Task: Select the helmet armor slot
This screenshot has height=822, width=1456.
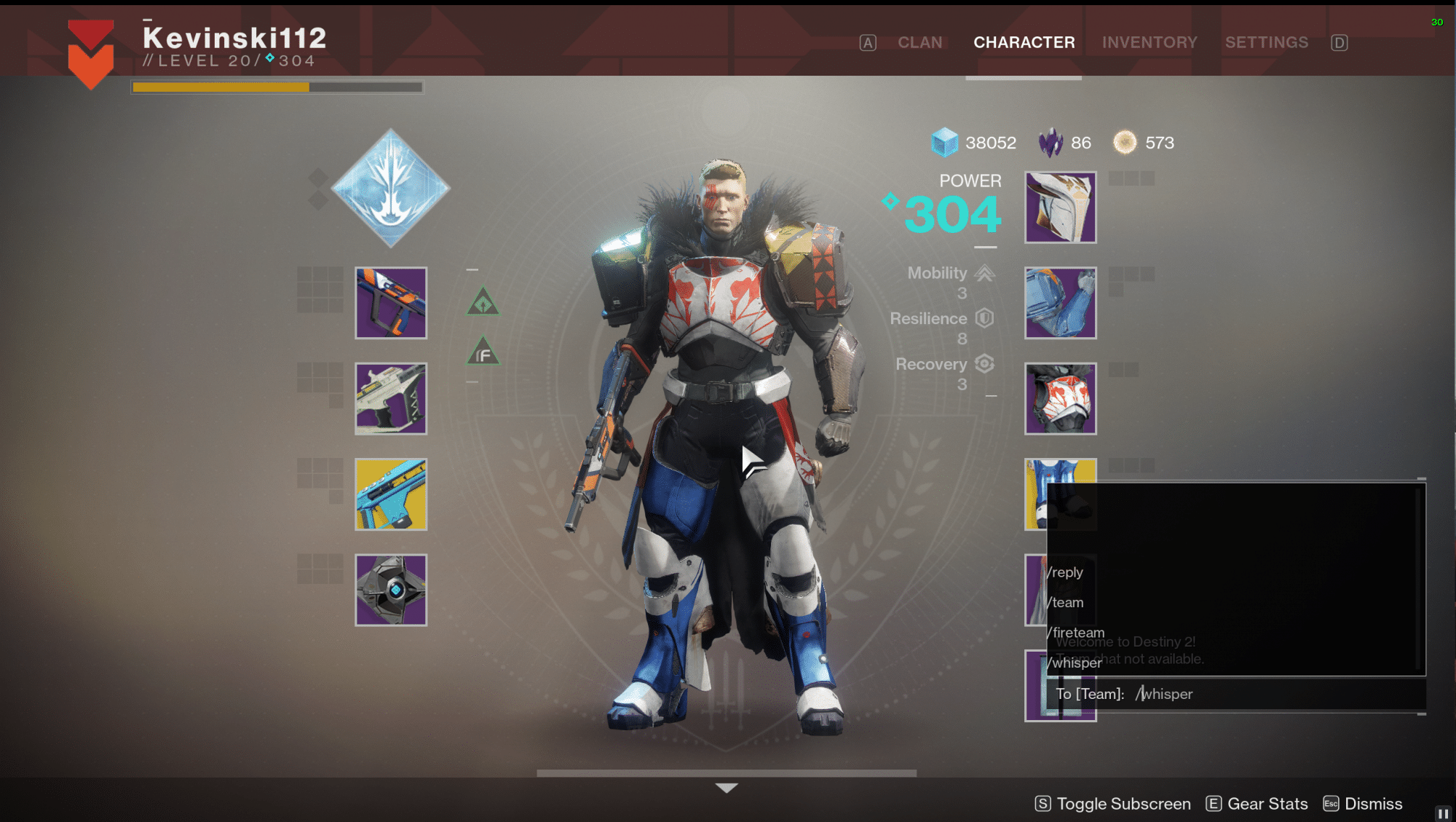Action: (x=1060, y=208)
